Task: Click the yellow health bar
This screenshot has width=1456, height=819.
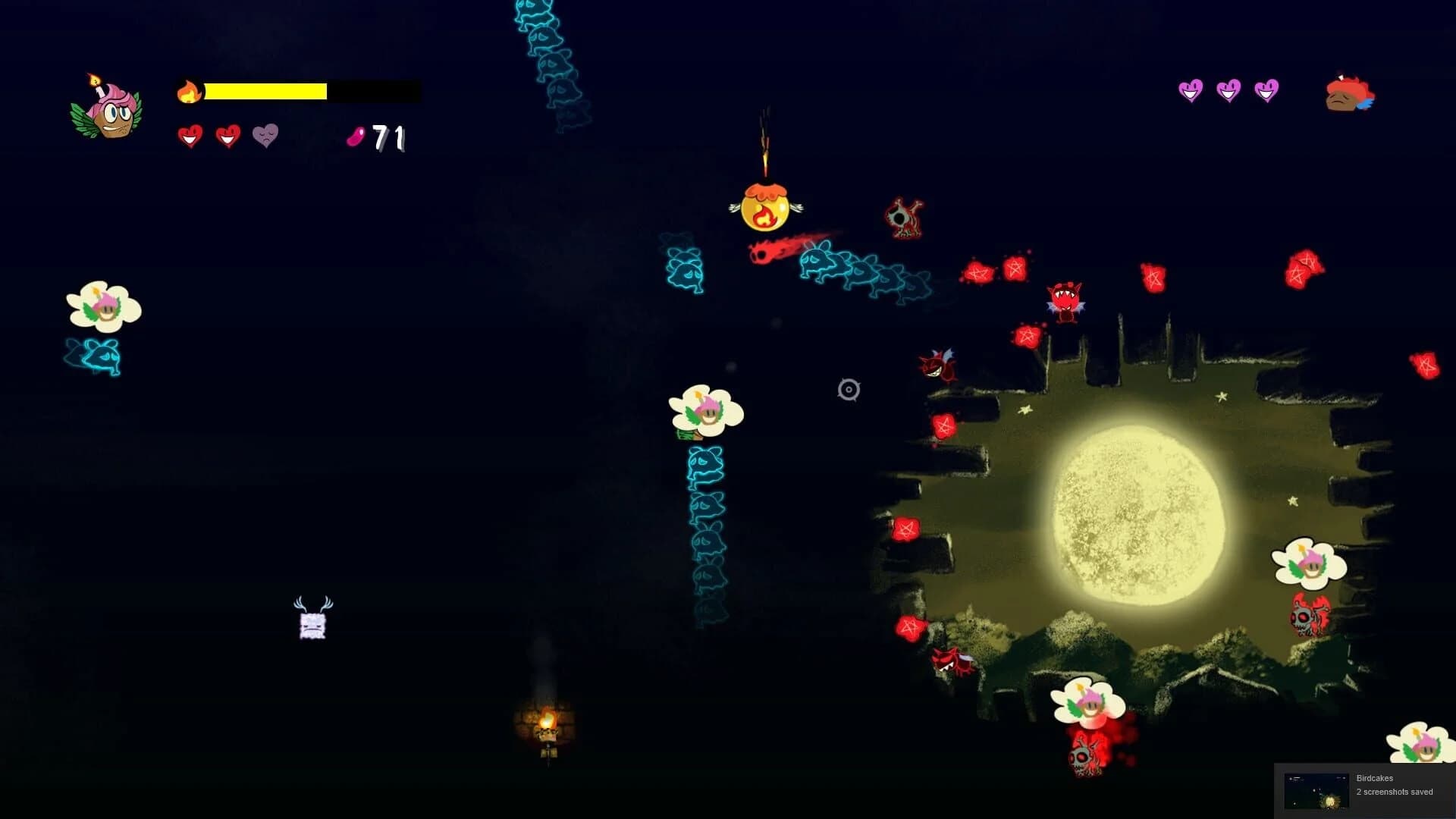Action: pyautogui.click(x=265, y=90)
